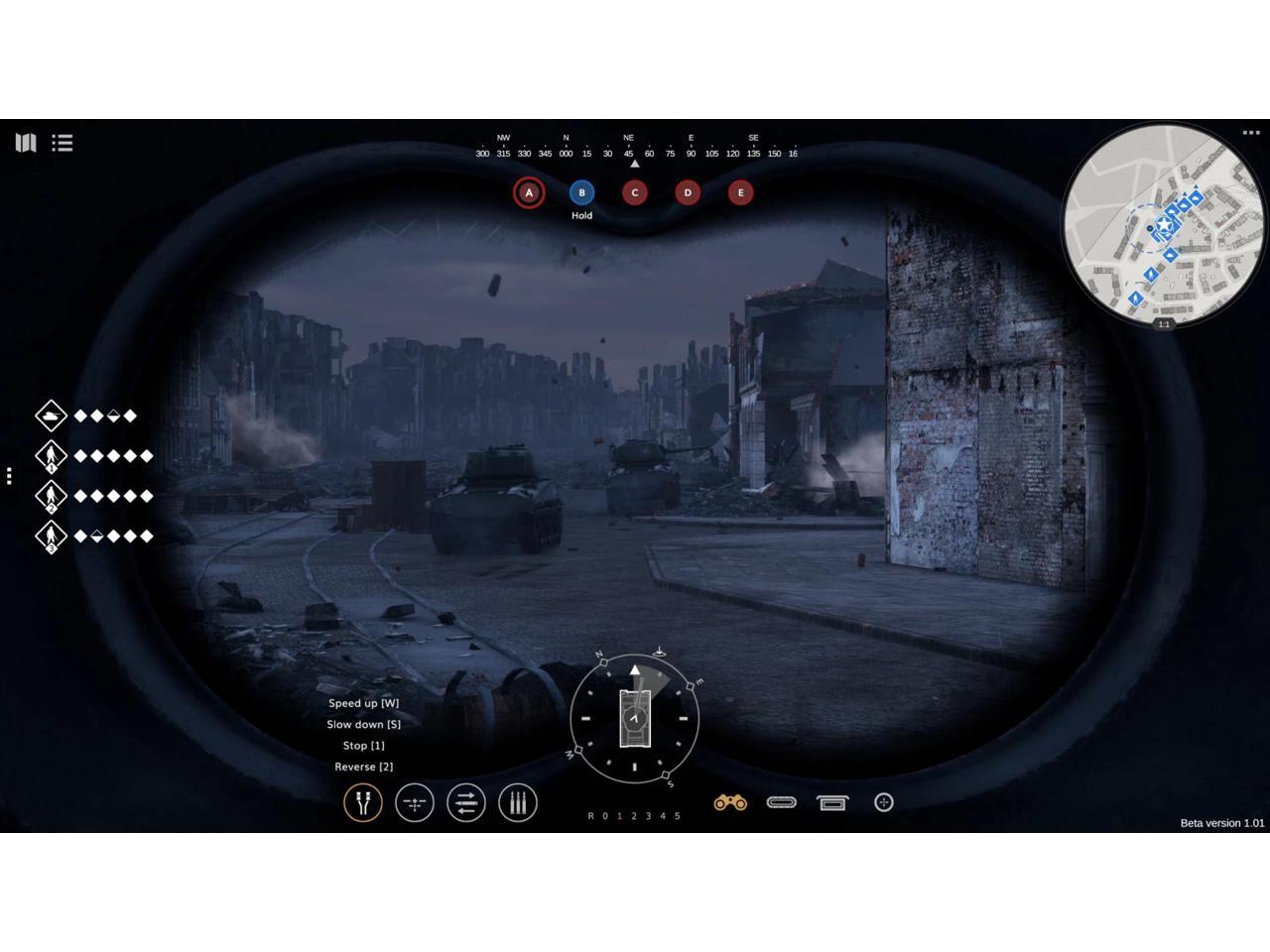Screen dimensions: 1270x952
Task: Toggle the minimap 1:1 zoom scale
Action: click(x=1164, y=324)
